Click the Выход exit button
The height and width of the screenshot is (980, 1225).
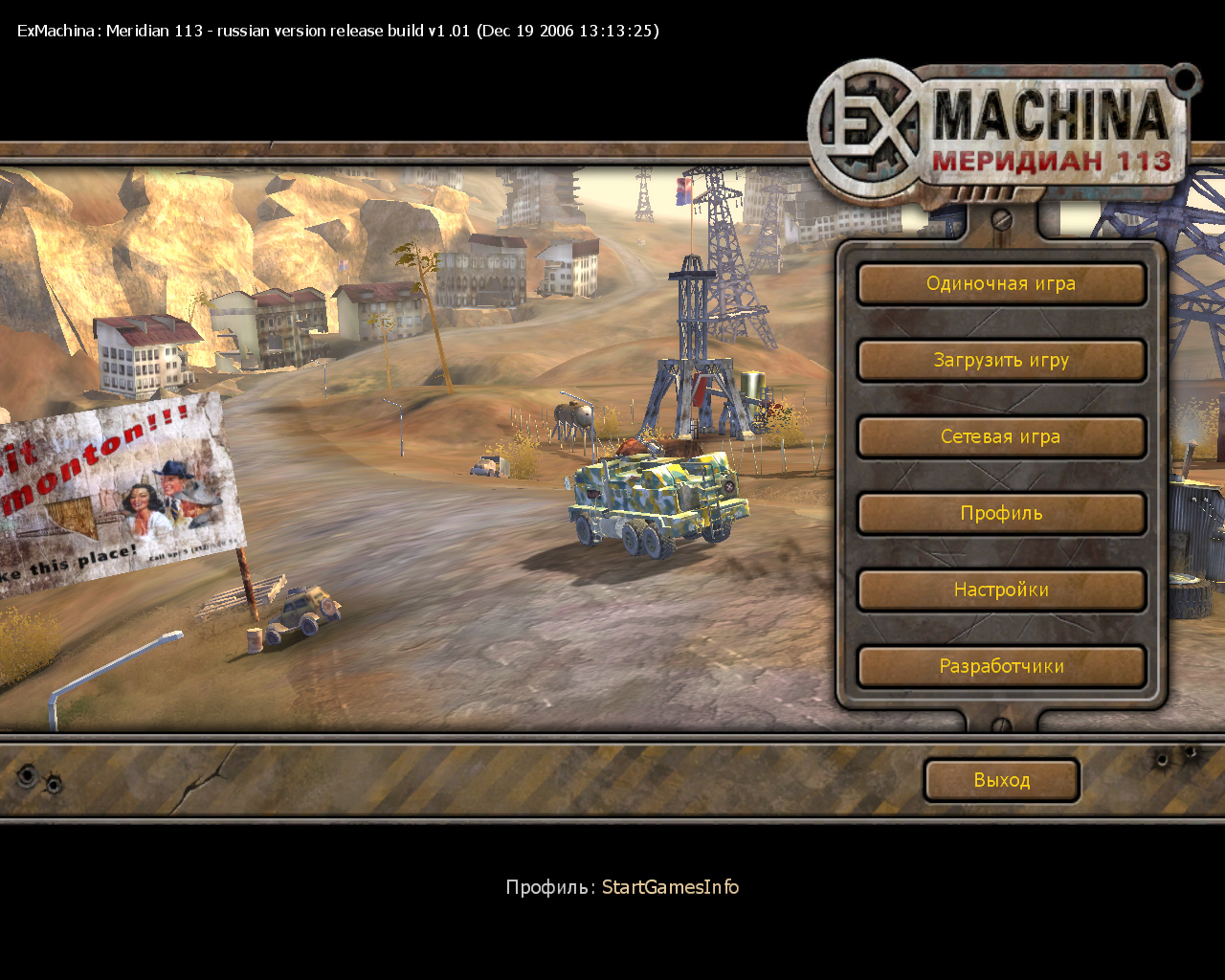tap(1001, 780)
